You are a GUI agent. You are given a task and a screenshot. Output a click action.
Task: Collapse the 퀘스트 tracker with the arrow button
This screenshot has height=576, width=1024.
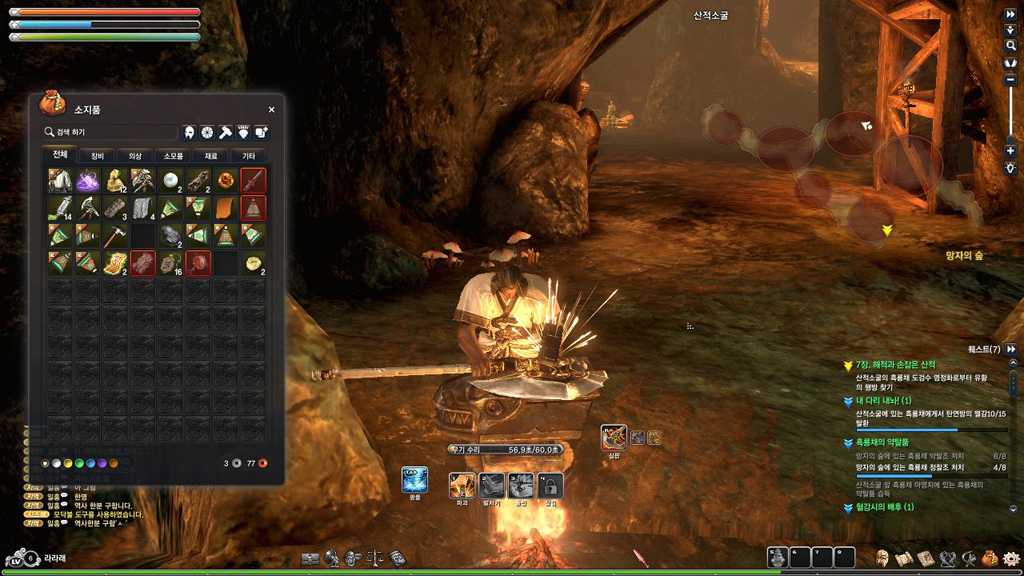[x=1012, y=349]
